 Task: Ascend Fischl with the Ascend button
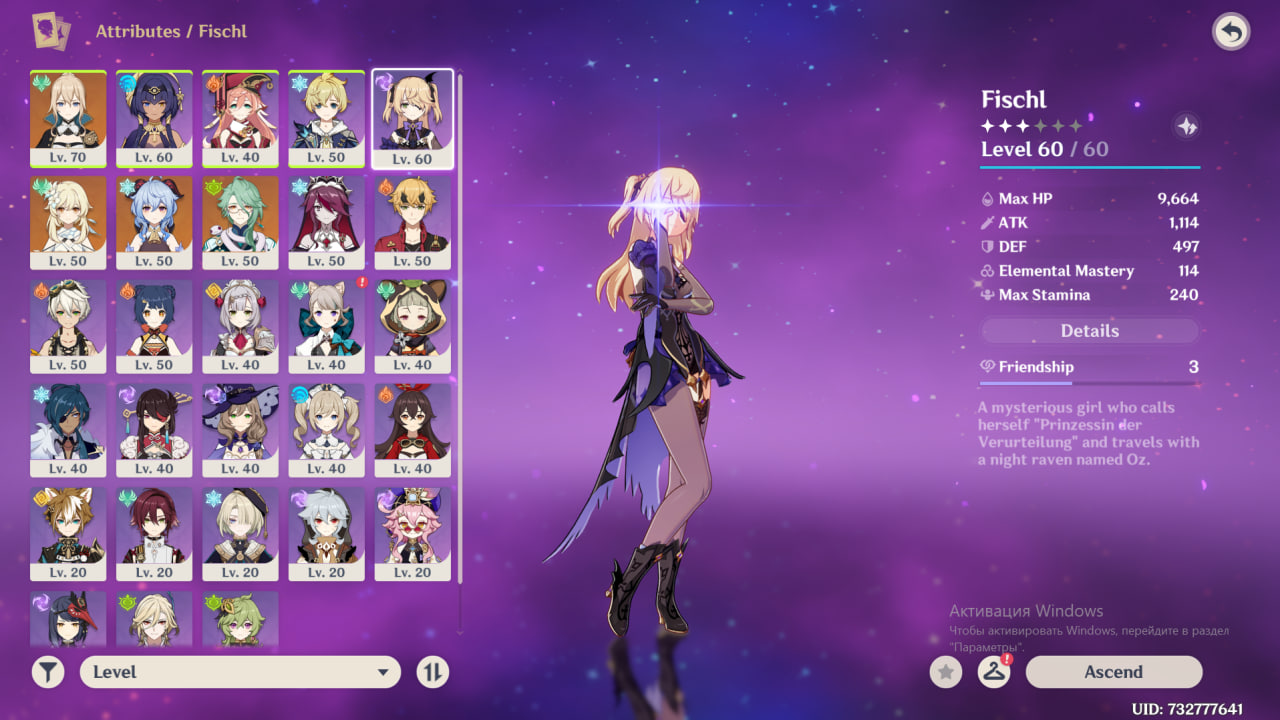click(x=1113, y=672)
